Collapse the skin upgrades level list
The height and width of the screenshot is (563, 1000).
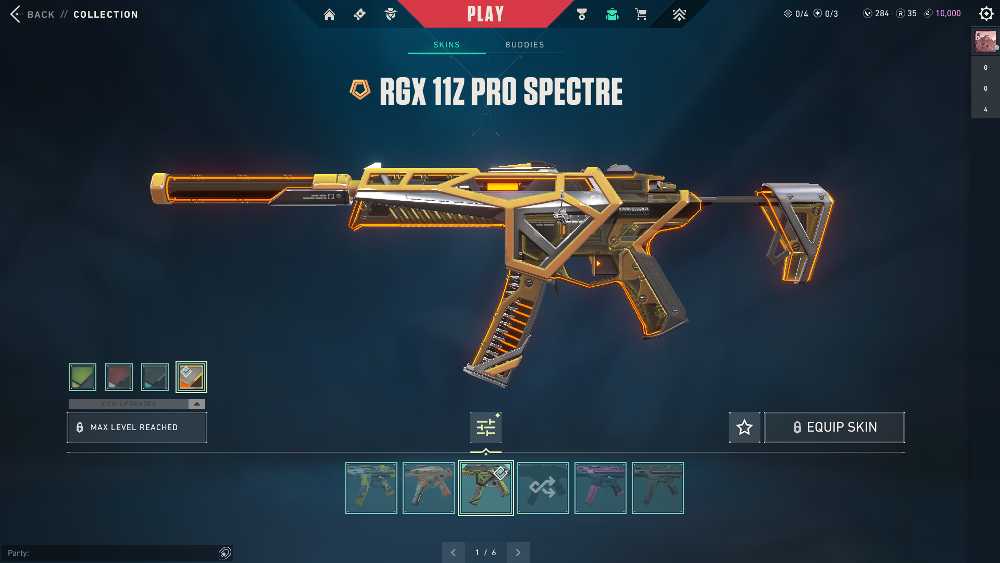pyautogui.click(x=196, y=404)
